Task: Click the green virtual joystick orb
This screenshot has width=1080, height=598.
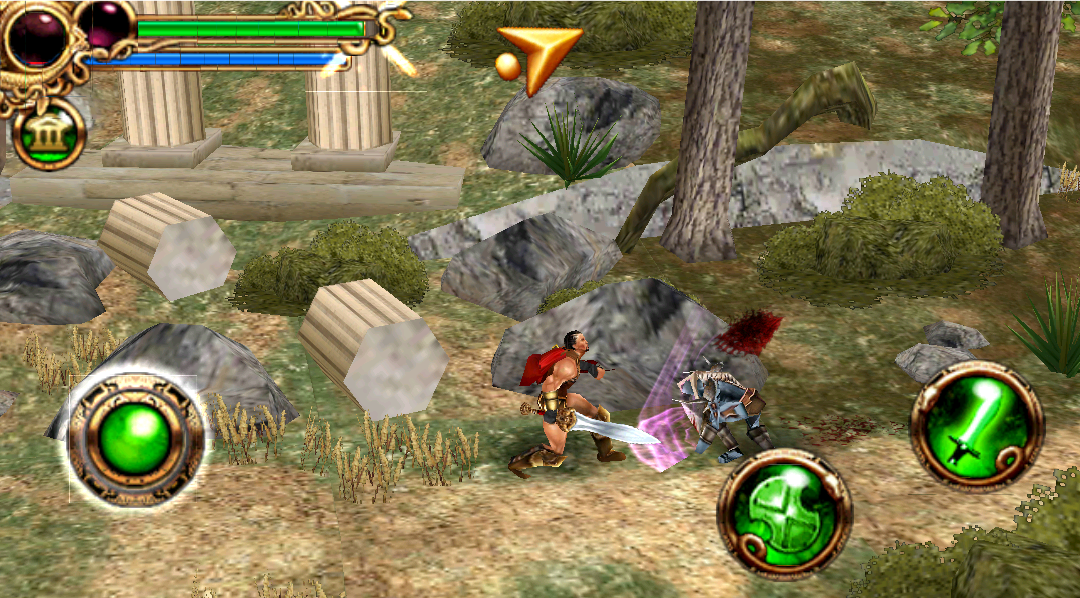Action: point(136,441)
